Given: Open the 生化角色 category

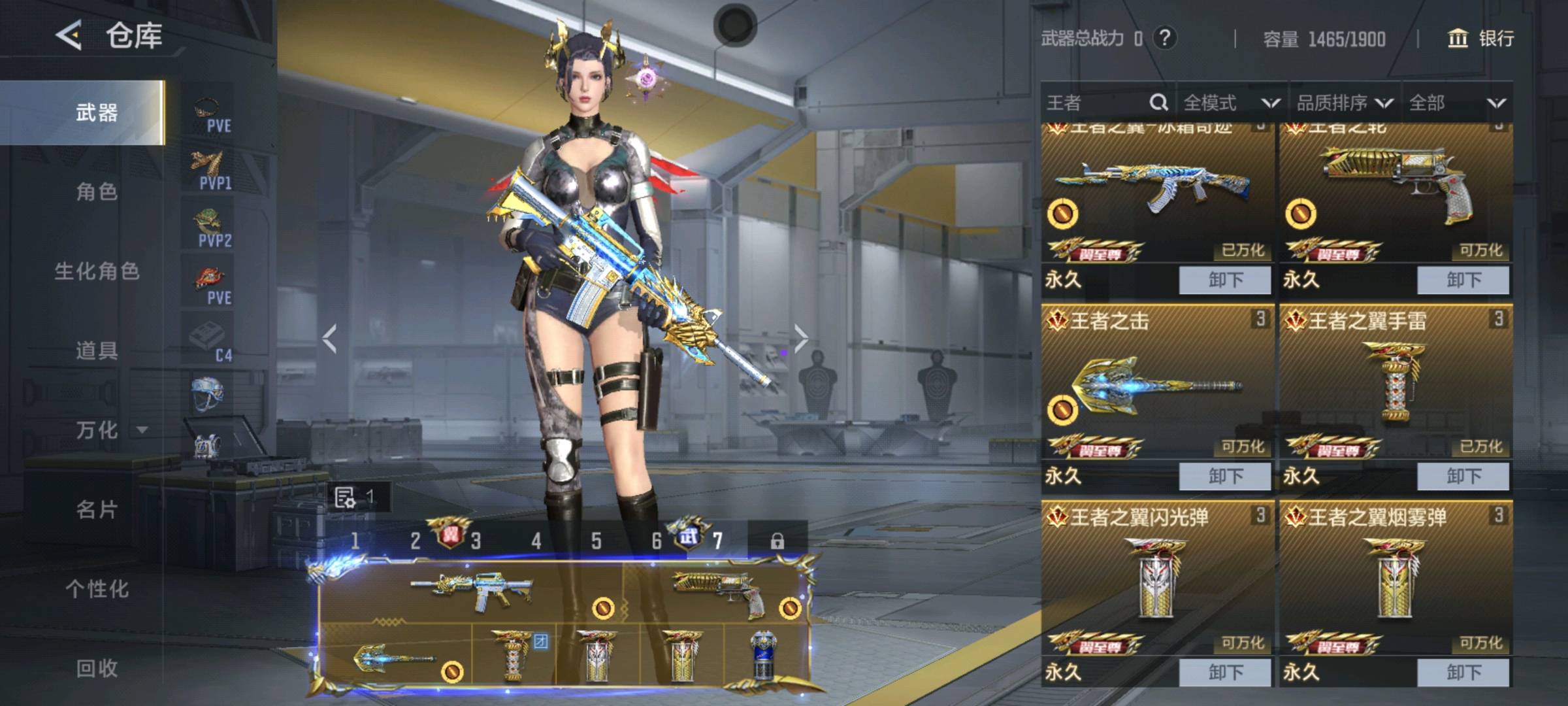Looking at the screenshot, I should click(97, 271).
